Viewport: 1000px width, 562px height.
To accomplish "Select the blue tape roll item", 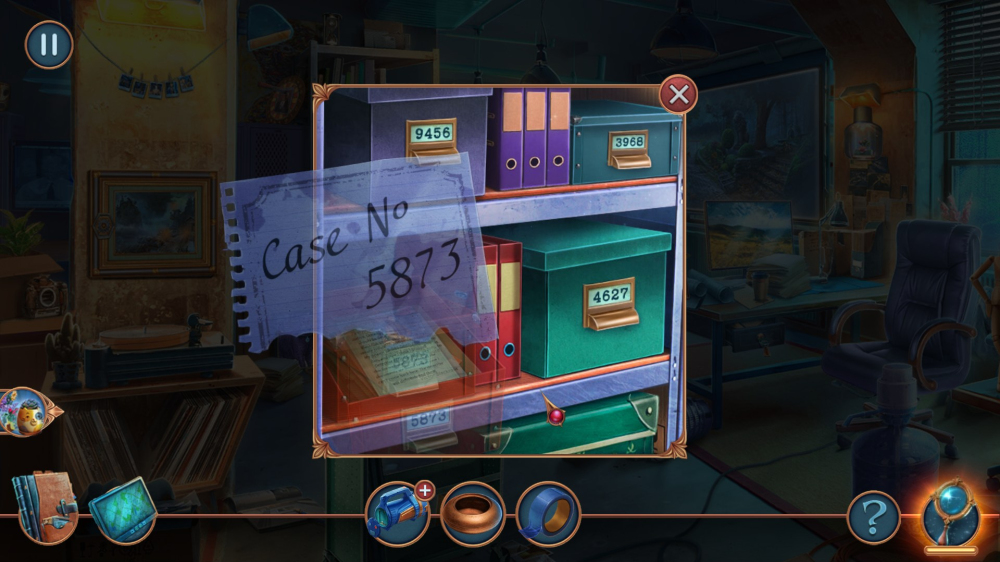I will click(548, 513).
